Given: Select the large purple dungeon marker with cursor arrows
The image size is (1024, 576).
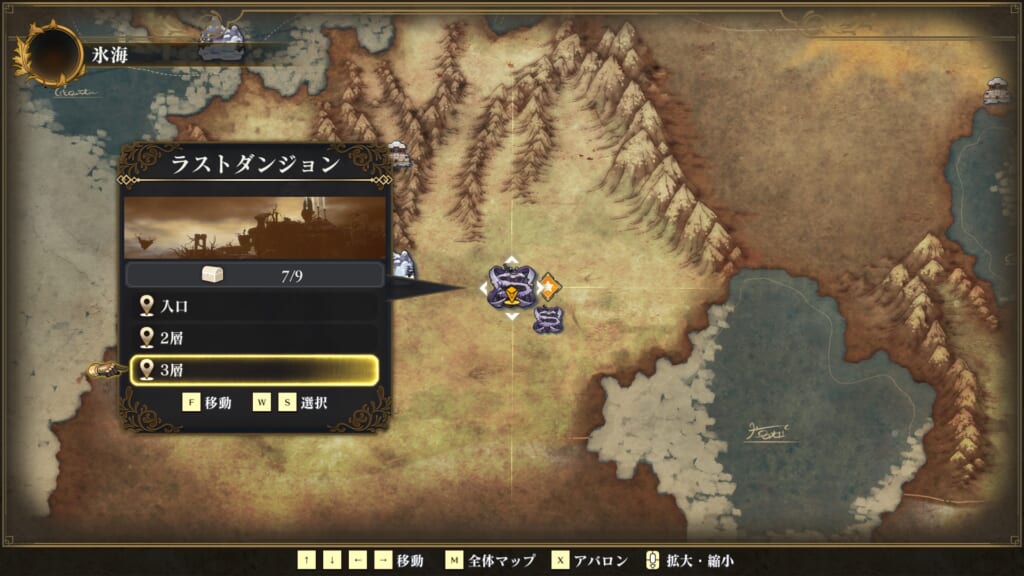Looking at the screenshot, I should pyautogui.click(x=511, y=287).
